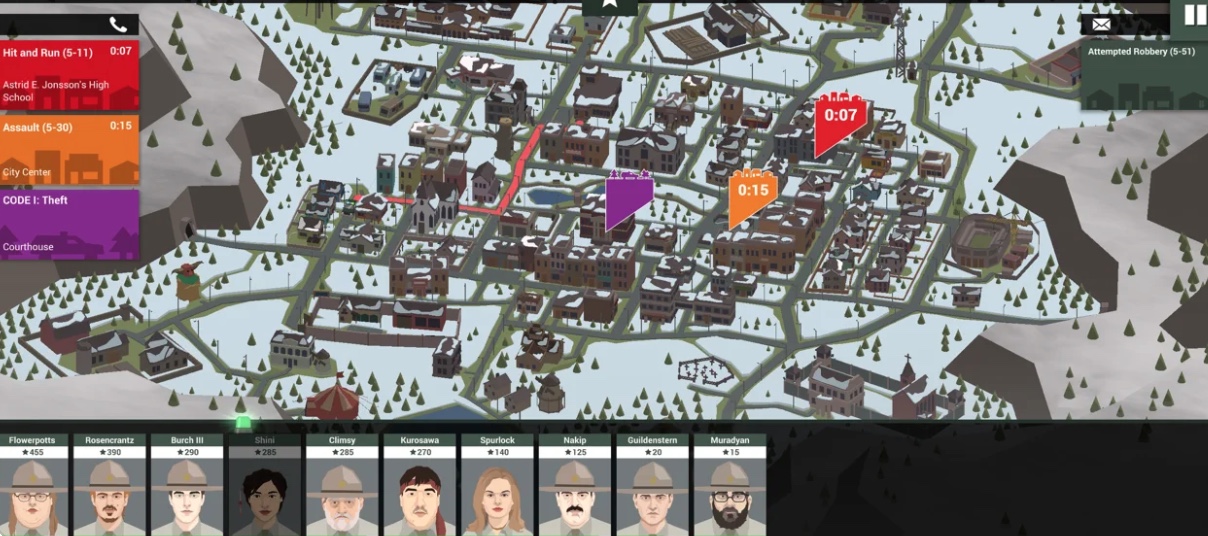Select officer Climsy
1208x536 pixels.
(x=342, y=485)
